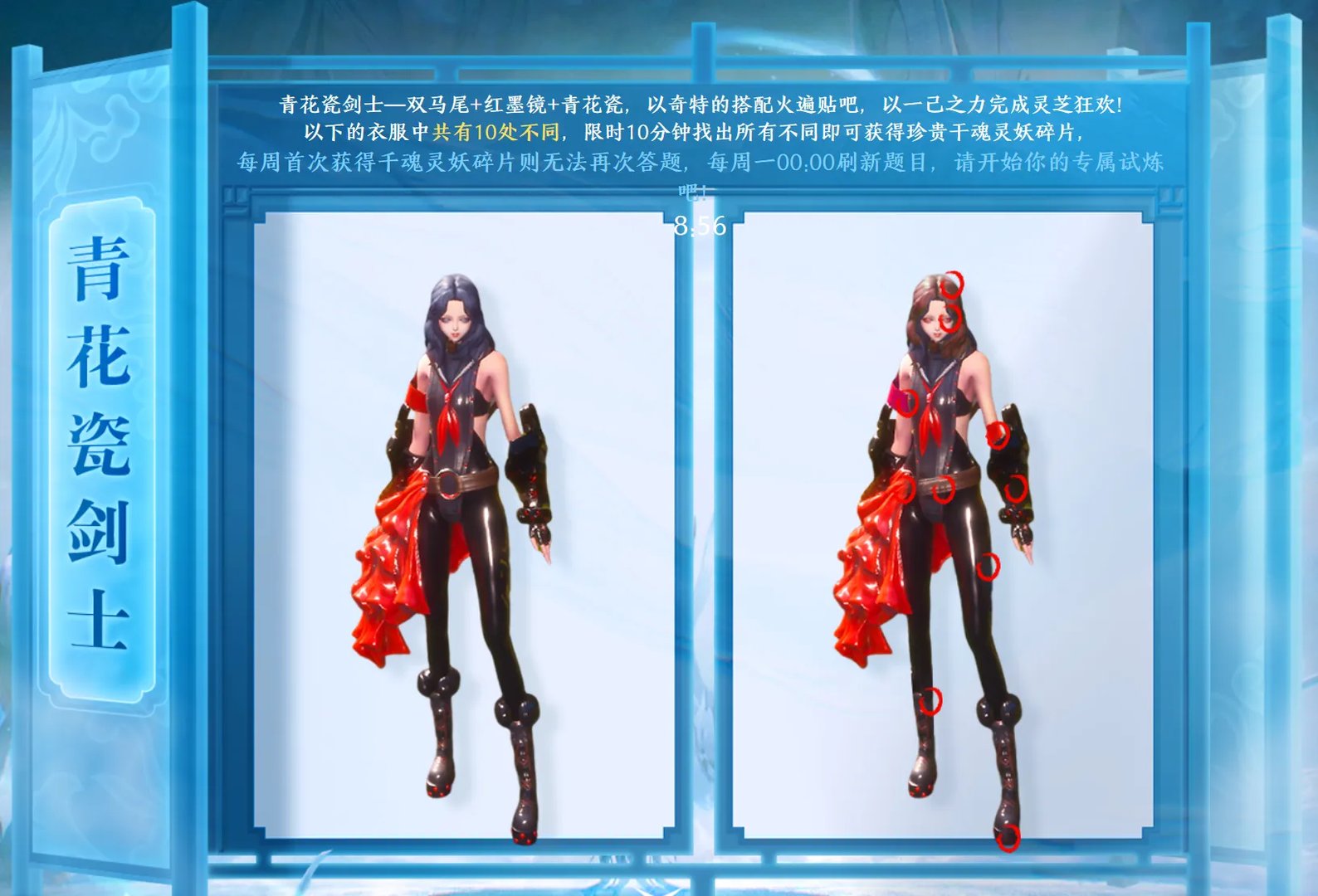The image size is (1318, 896).
Task: Click the red circle at the belt buckle
Action: click(x=944, y=489)
